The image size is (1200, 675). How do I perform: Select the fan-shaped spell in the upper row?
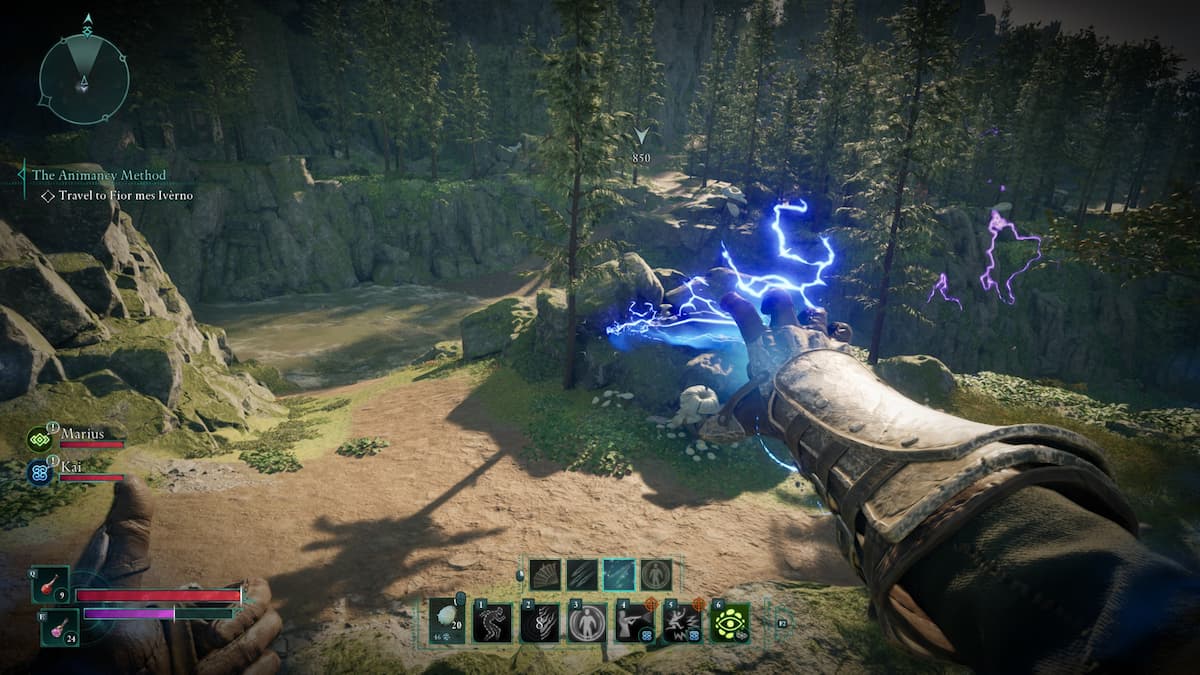point(545,574)
